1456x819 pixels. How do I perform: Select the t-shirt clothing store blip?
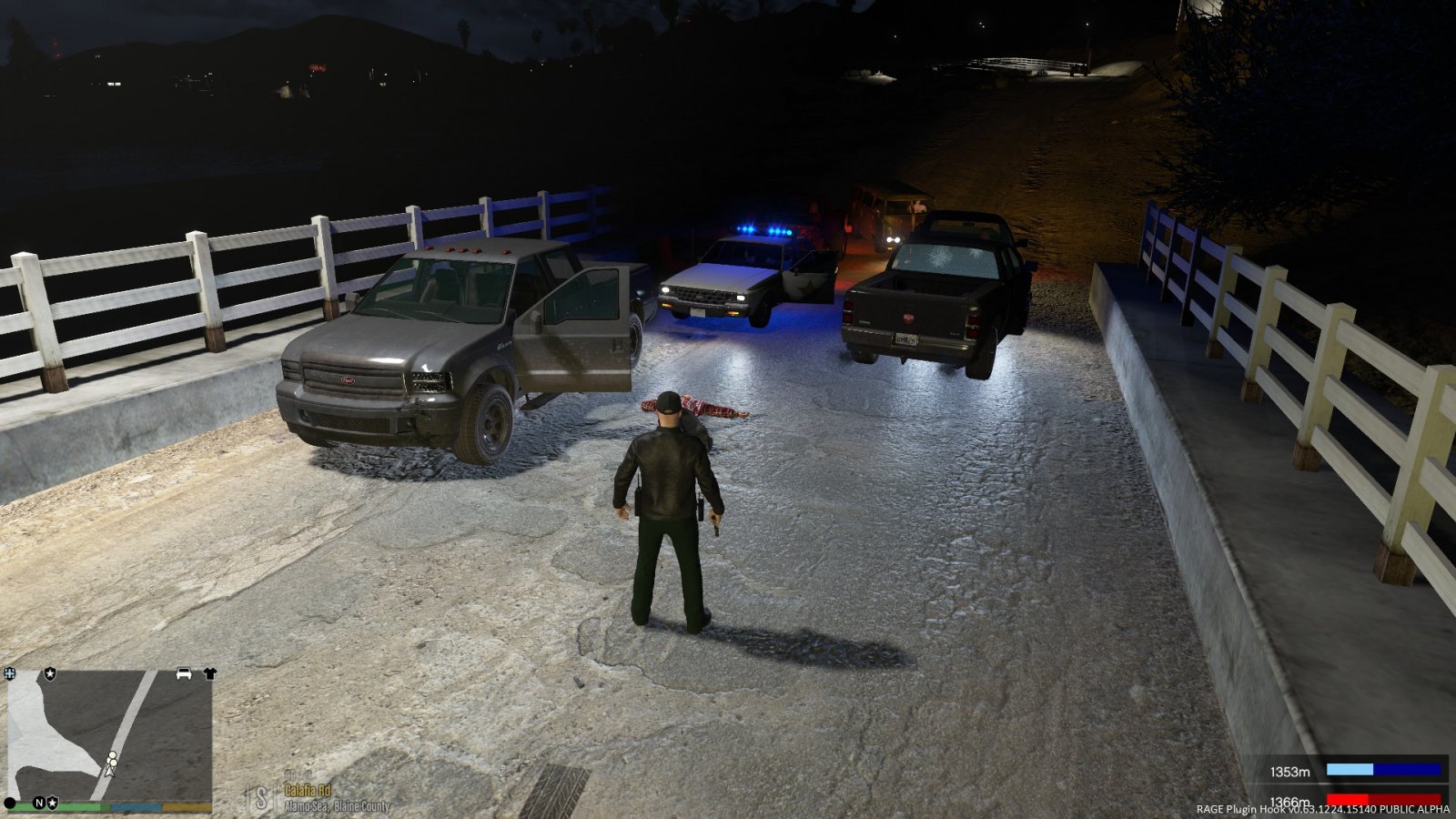point(209,673)
